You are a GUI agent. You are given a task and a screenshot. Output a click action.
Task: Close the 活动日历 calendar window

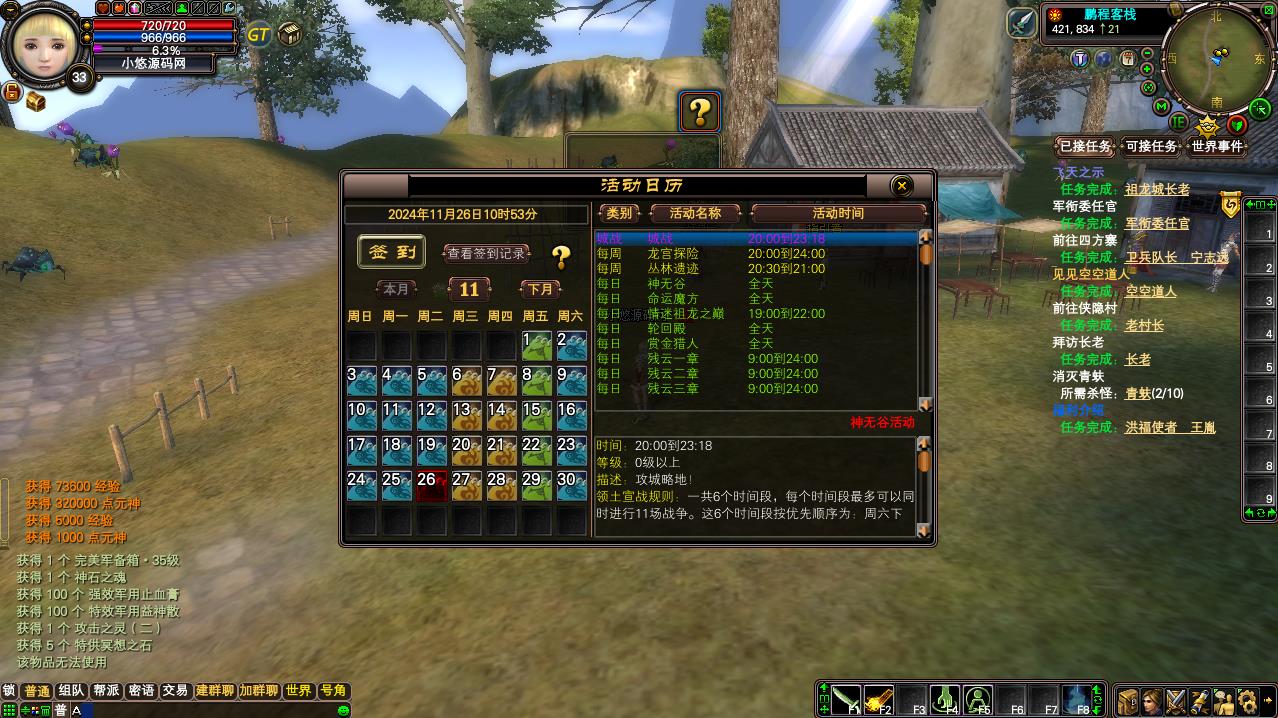[x=902, y=186]
